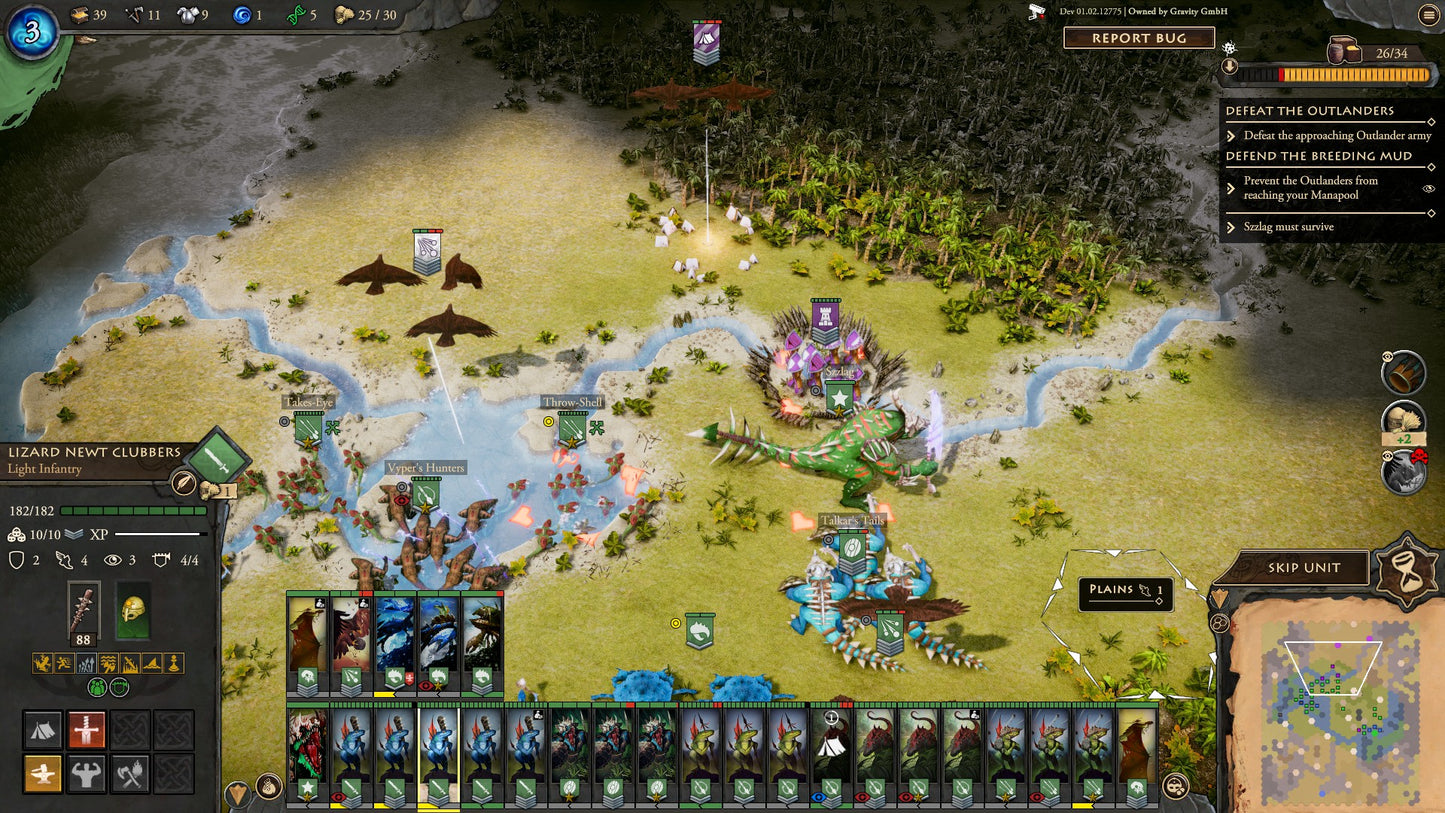Click the skull creature notification icon

(x=1404, y=471)
